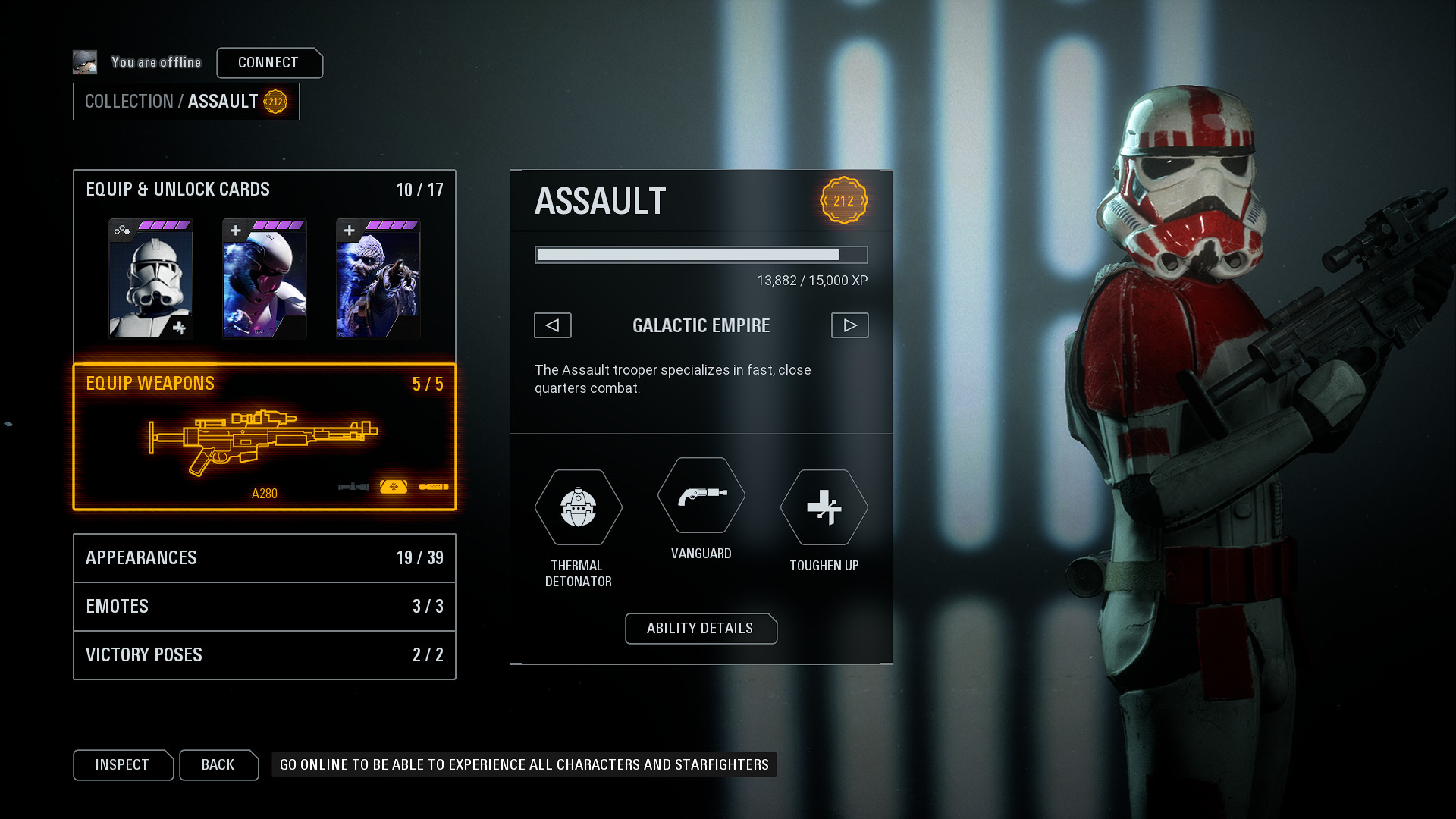This screenshot has width=1456, height=819.
Task: Click the level badge beside COLLECTION / ASSAULT
Action: (x=275, y=101)
